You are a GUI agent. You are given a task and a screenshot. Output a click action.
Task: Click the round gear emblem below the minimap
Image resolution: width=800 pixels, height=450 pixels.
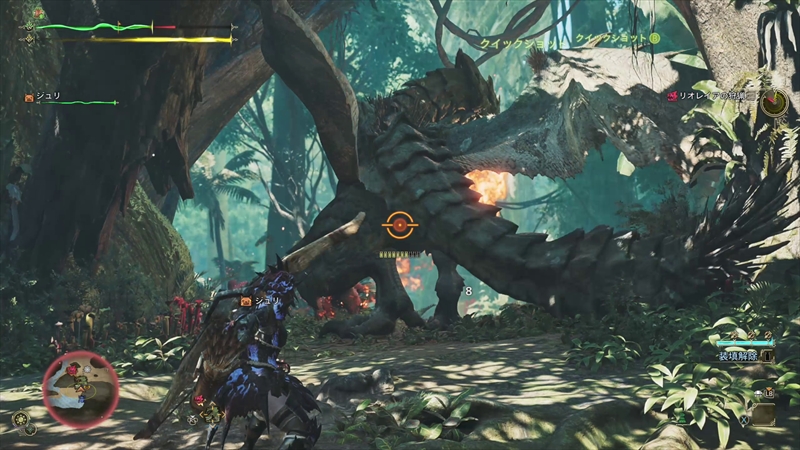coord(19,420)
